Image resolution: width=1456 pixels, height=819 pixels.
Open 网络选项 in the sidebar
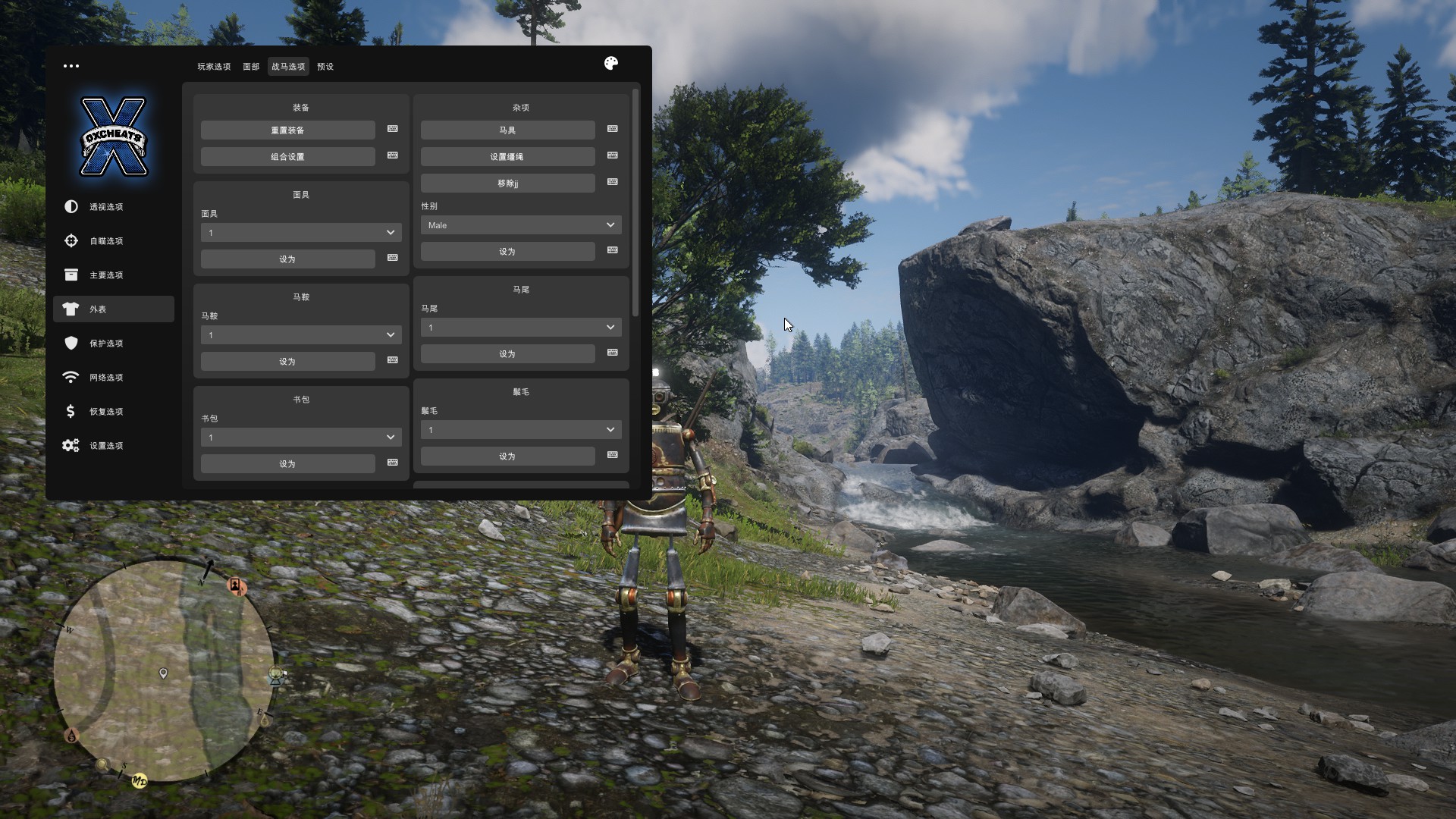(106, 378)
